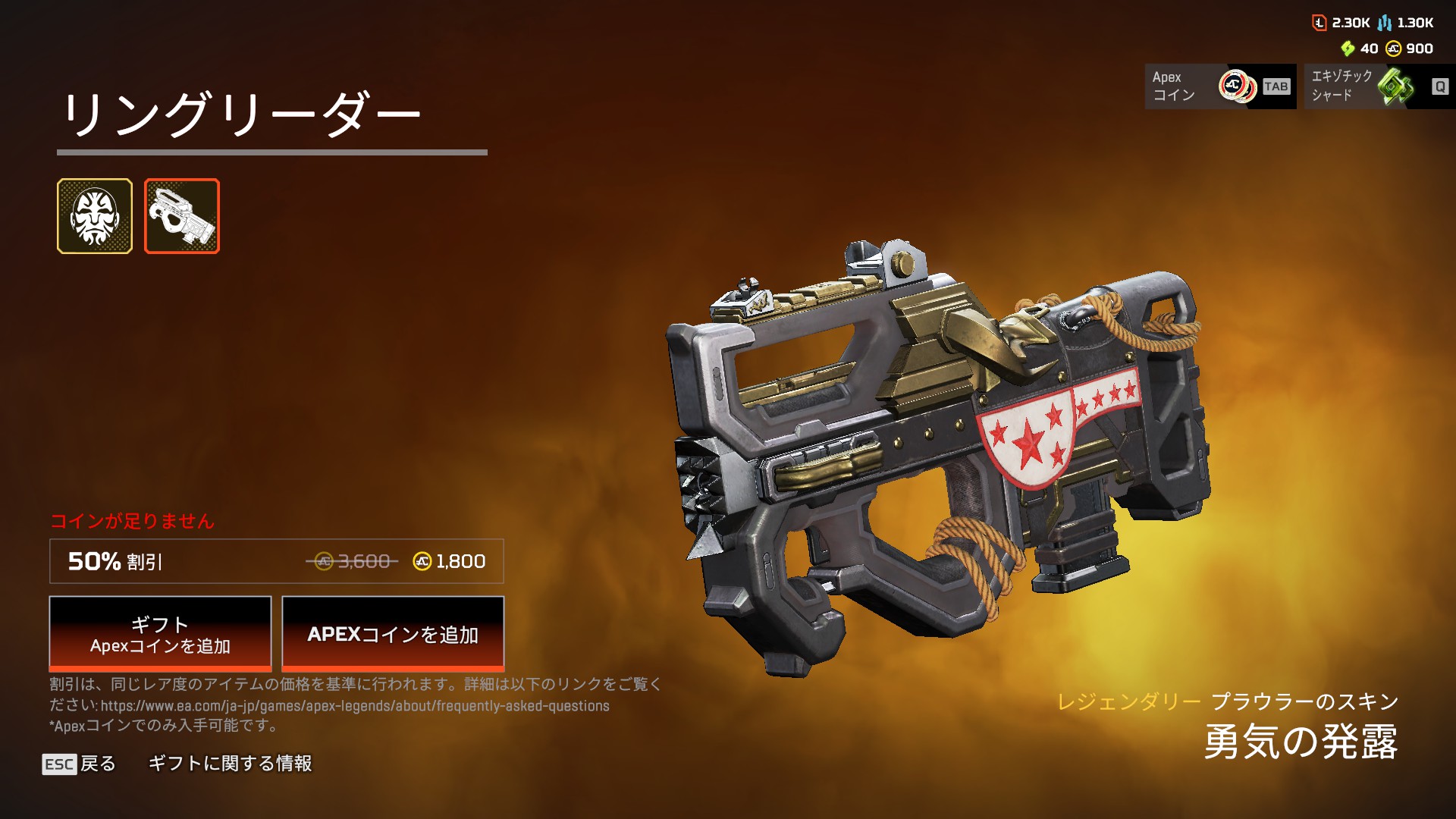Screen dimensions: 1456x819
Task: Click the APEXコインを追加 button
Action: coord(393,634)
